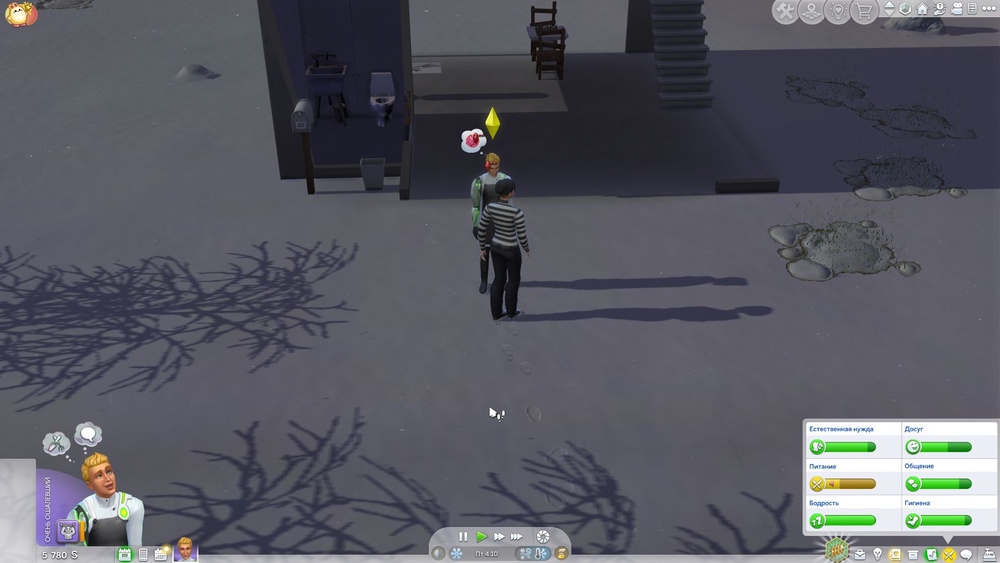Pause the game

click(x=463, y=537)
